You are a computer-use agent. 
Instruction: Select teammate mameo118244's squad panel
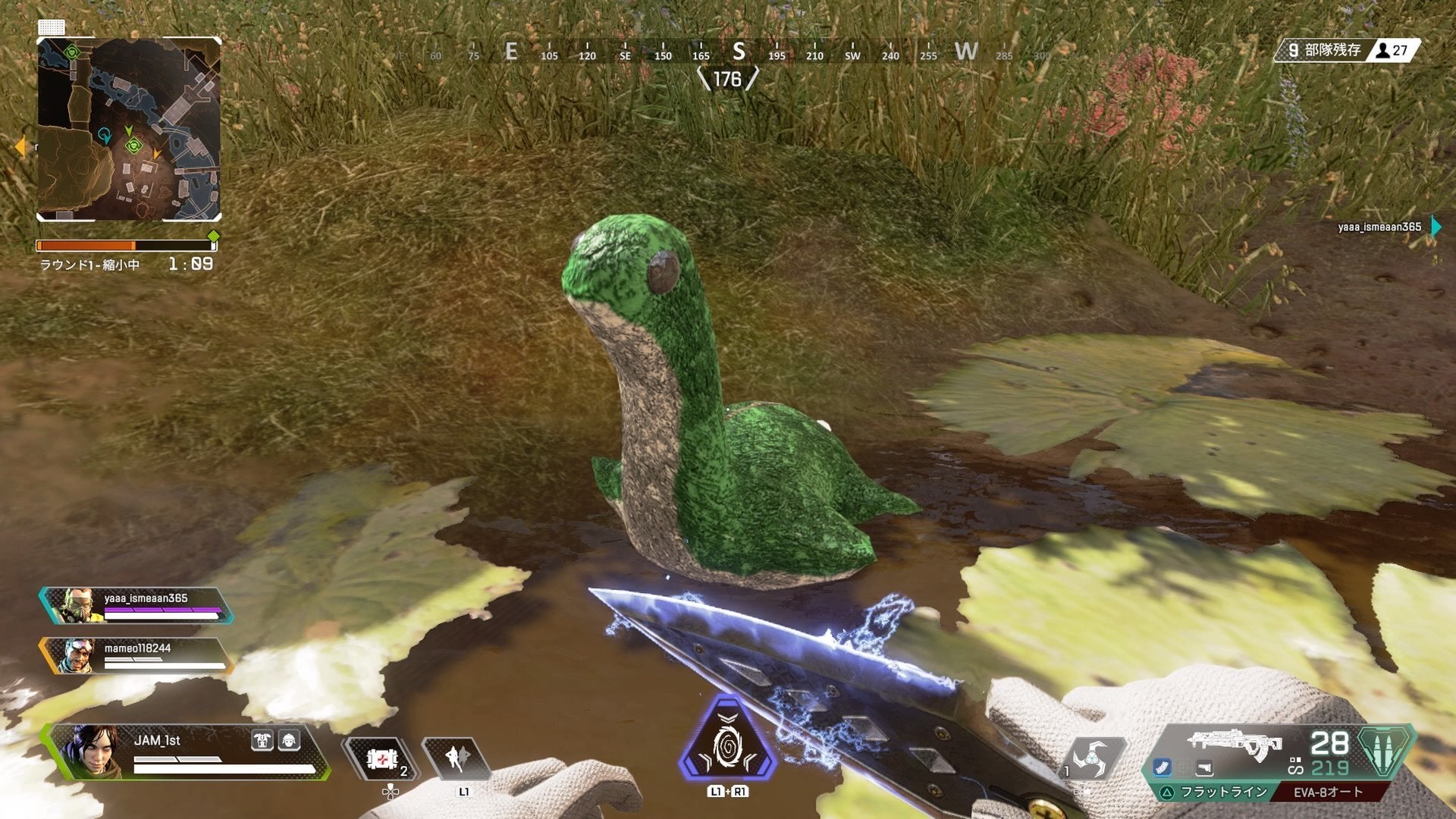(x=136, y=656)
